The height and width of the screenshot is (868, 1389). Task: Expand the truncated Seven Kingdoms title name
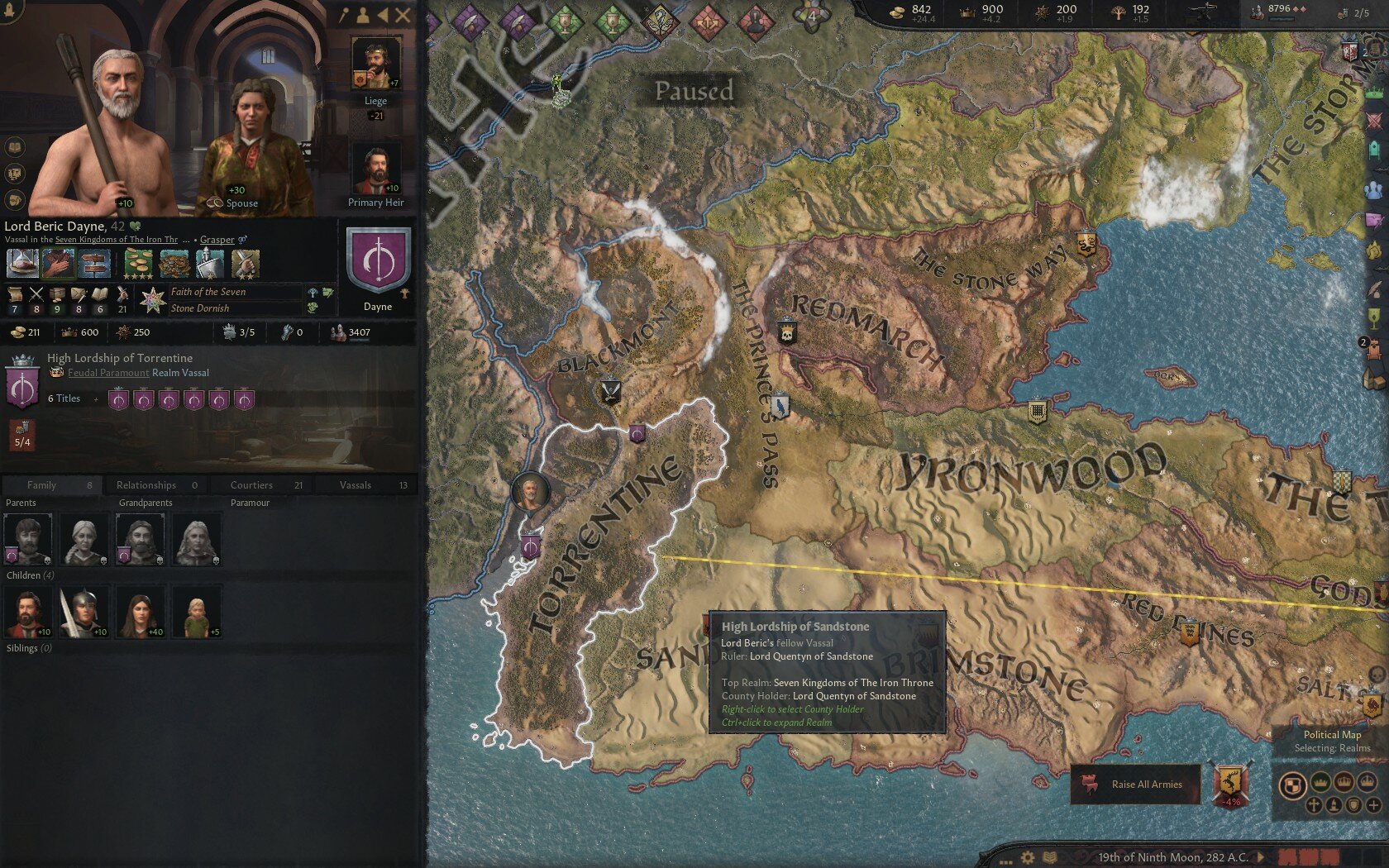tap(187, 239)
